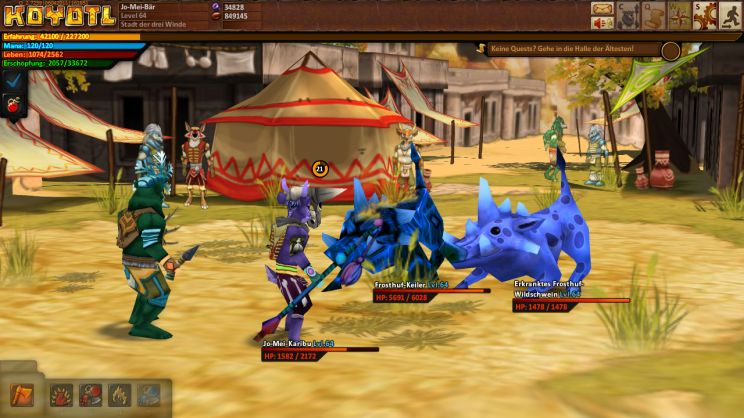Click the blue checkmark status icon
This screenshot has width=744, height=418.
point(13,80)
